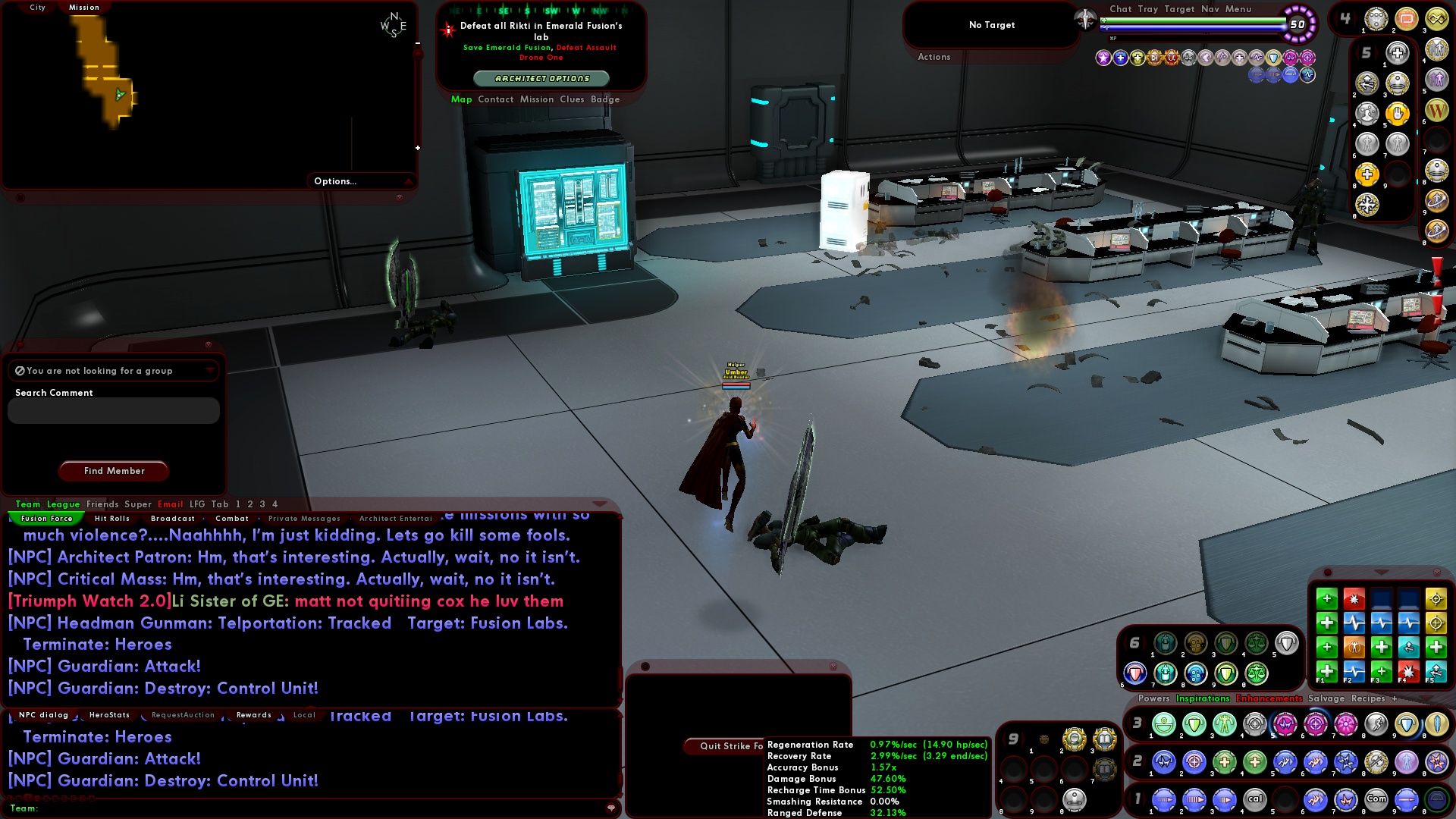Click the Find Member button

tap(113, 470)
